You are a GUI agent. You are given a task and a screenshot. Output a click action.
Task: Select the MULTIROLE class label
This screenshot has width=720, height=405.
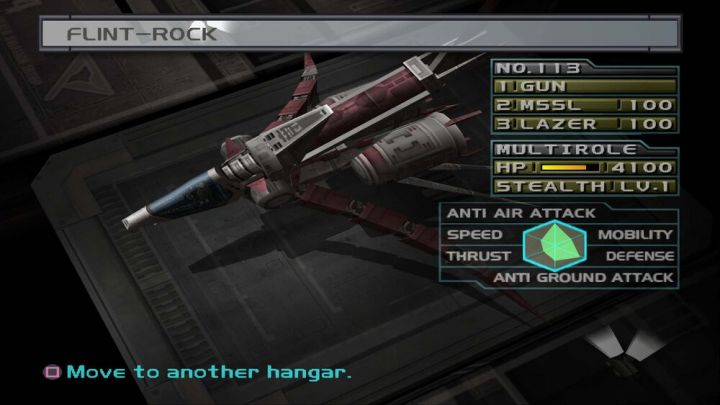[540, 148]
